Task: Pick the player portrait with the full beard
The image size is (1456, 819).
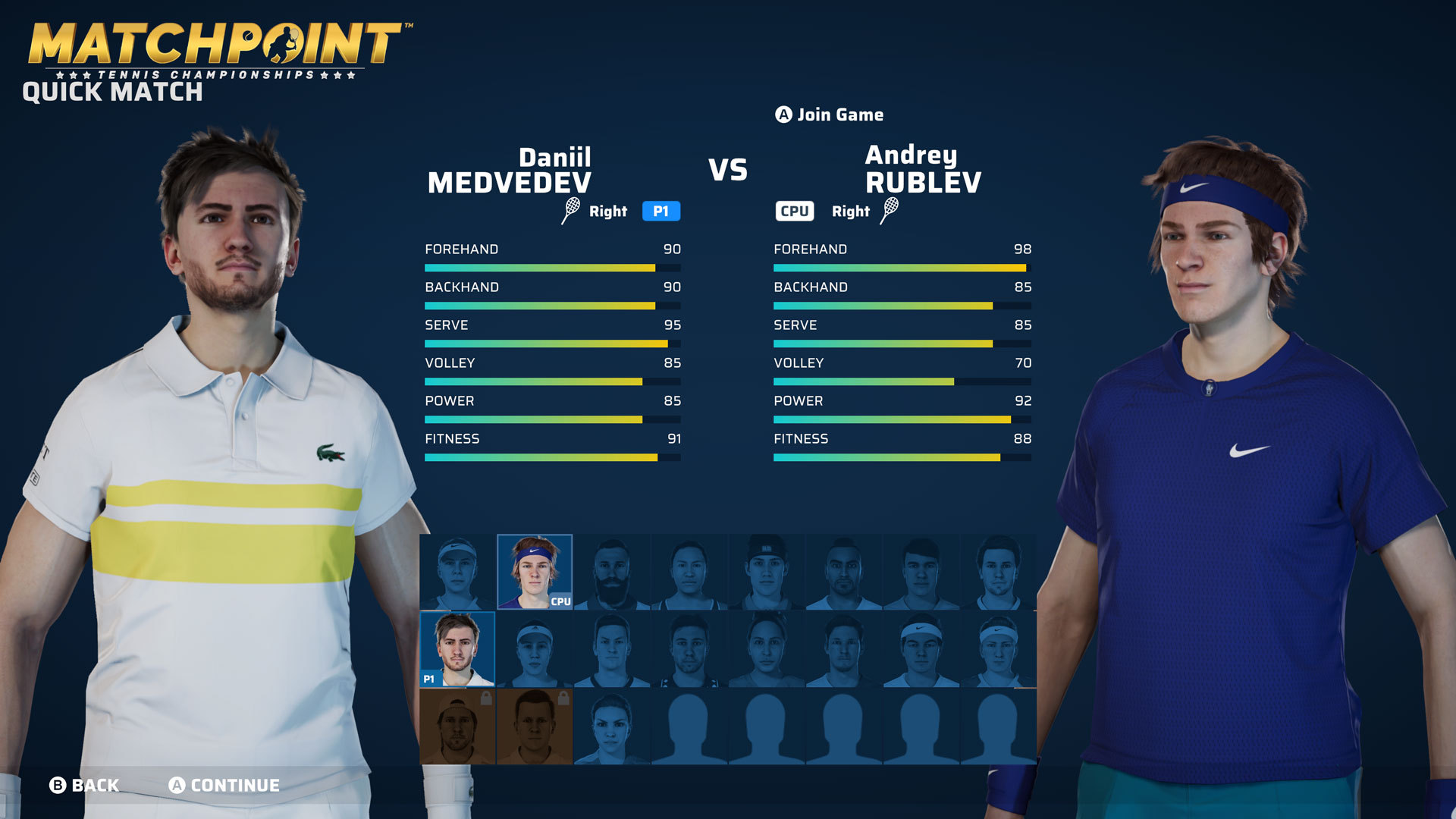Action: click(612, 572)
